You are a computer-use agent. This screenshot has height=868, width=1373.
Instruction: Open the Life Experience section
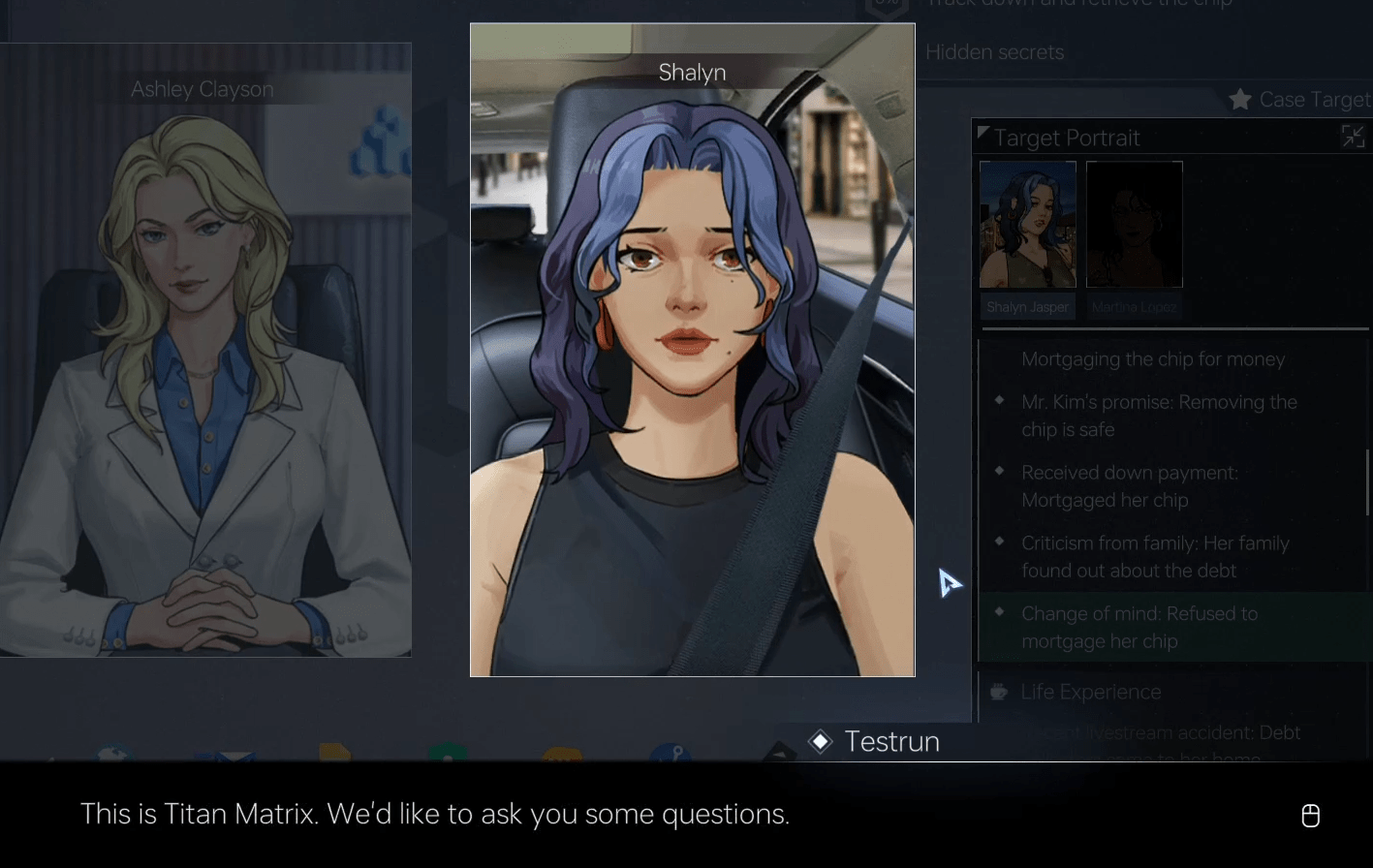pyautogui.click(x=1090, y=692)
